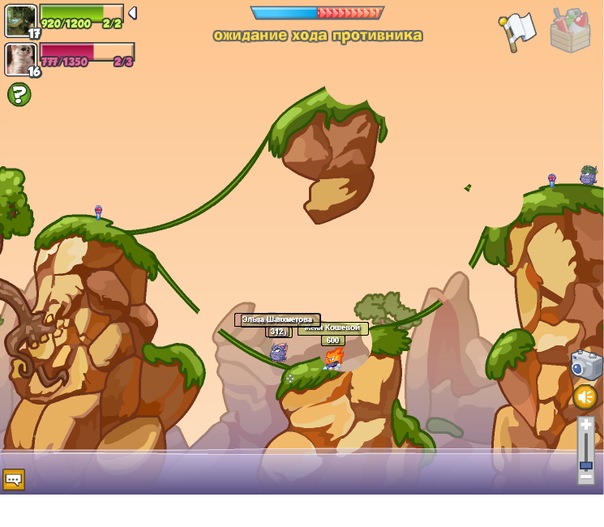The width and height of the screenshot is (604, 527).
Task: Open help with the green question mark
Action: (19, 94)
